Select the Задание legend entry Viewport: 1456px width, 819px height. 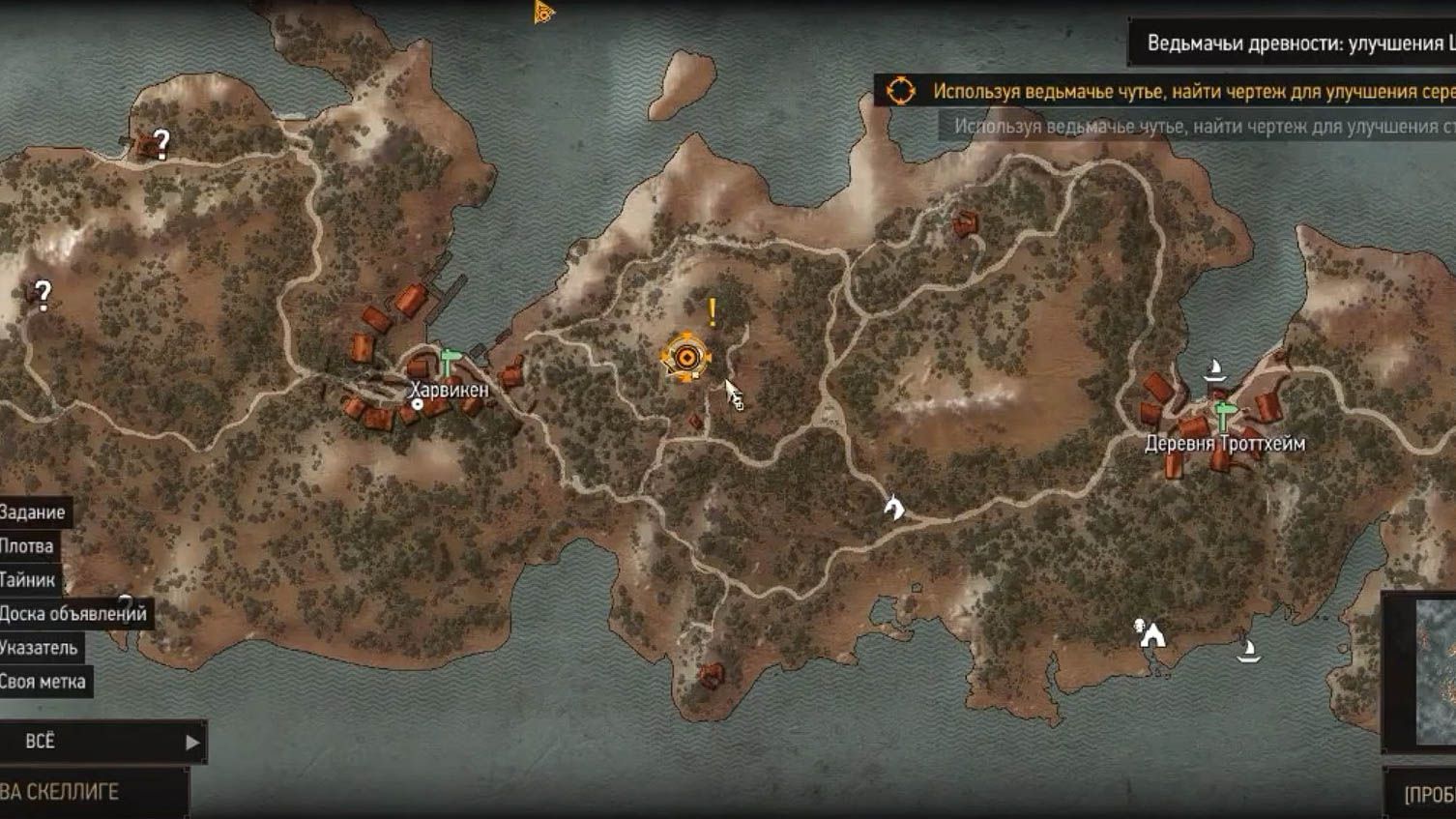pos(32,512)
